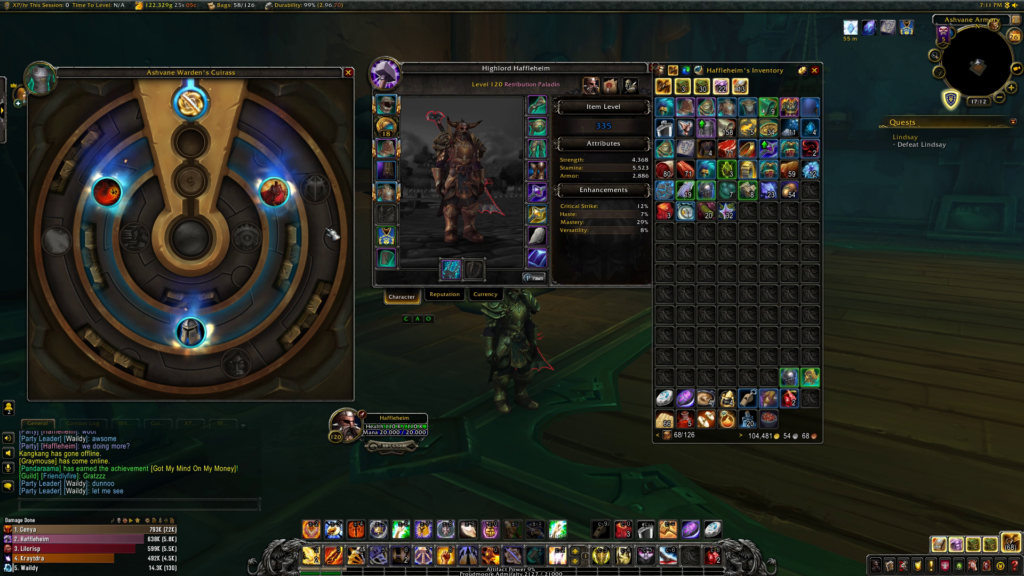Open the Lindsay quest in the tracker

coord(905,136)
